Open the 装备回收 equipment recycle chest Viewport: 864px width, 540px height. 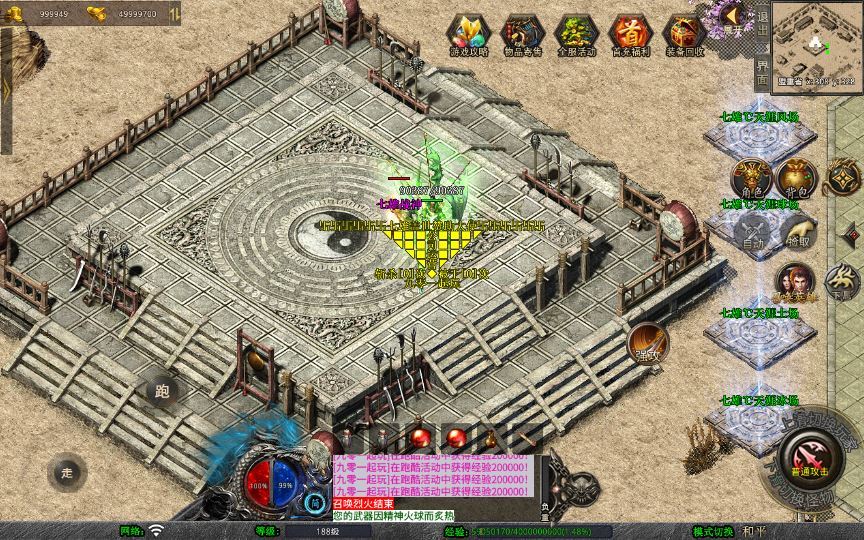[685, 35]
